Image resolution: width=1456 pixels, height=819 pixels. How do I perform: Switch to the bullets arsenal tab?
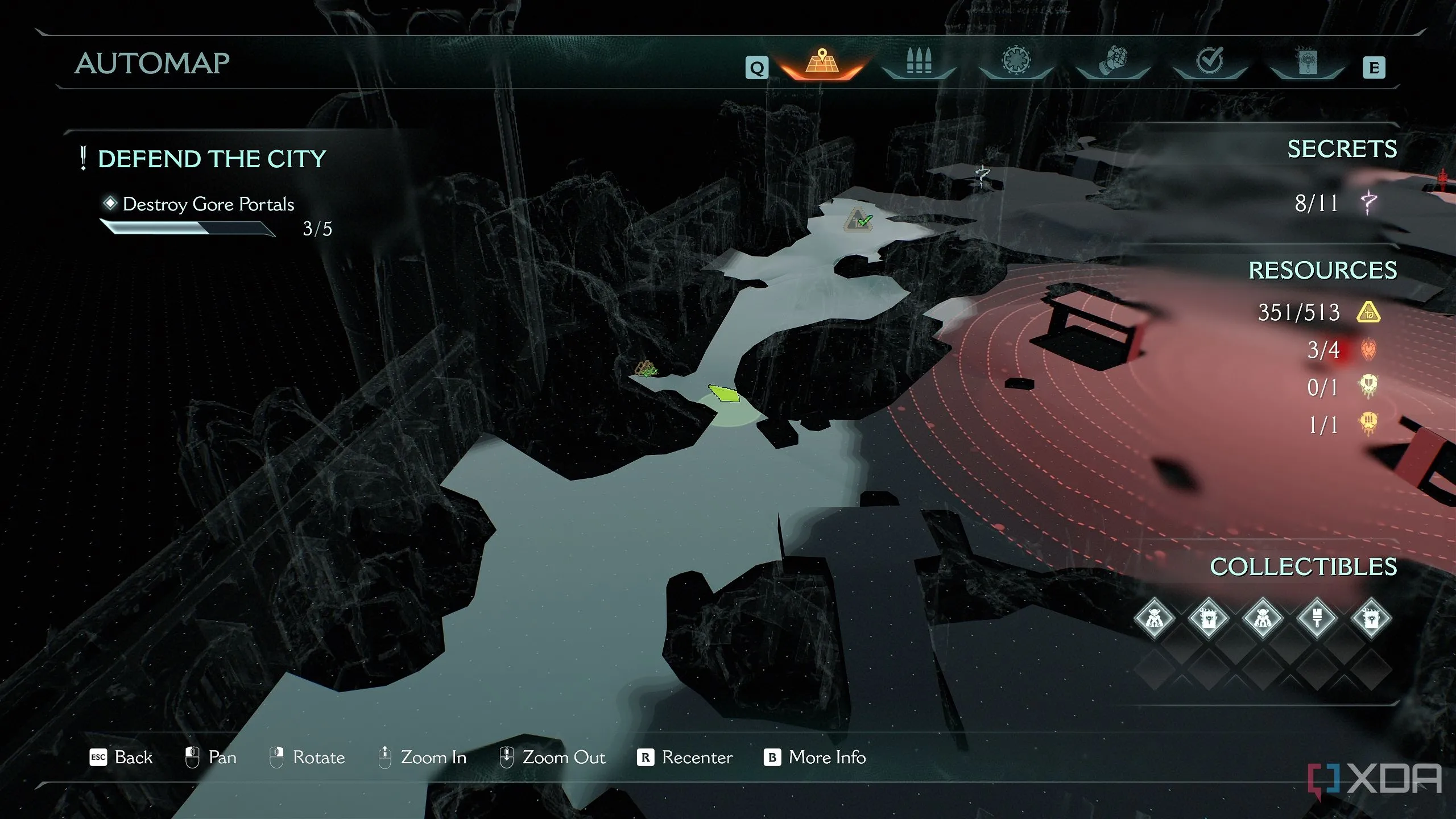919,61
